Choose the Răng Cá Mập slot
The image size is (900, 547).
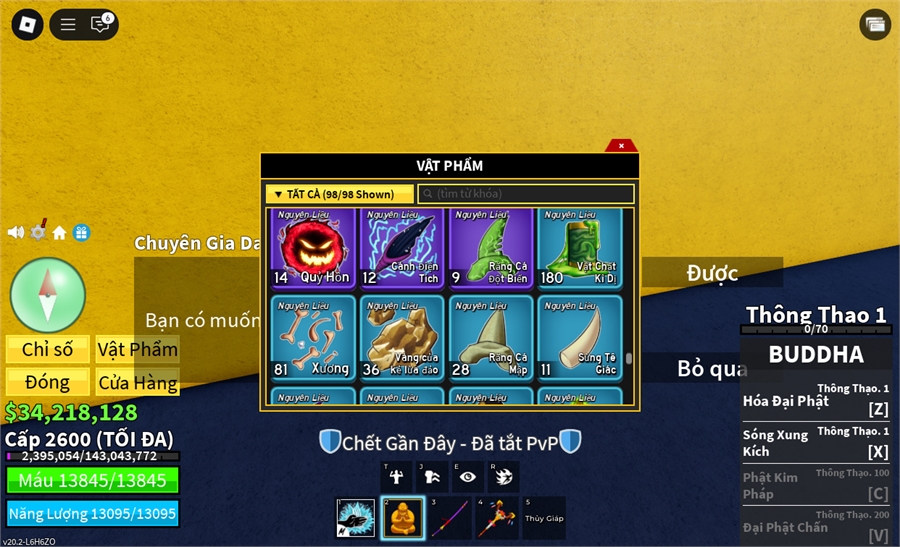coord(490,338)
